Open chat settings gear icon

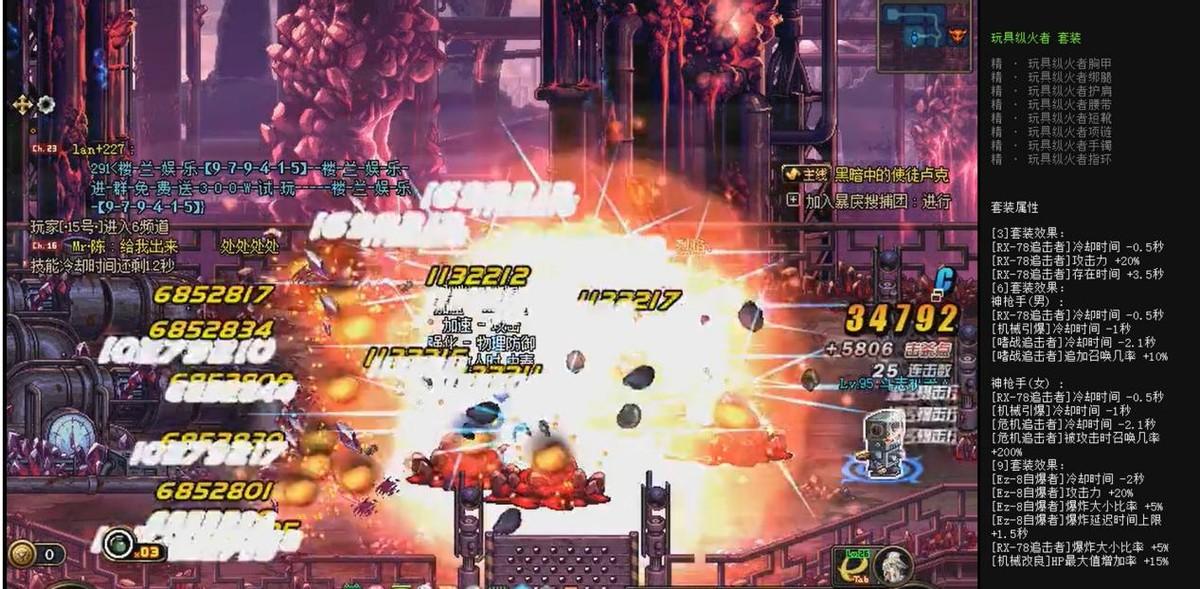click(x=46, y=104)
